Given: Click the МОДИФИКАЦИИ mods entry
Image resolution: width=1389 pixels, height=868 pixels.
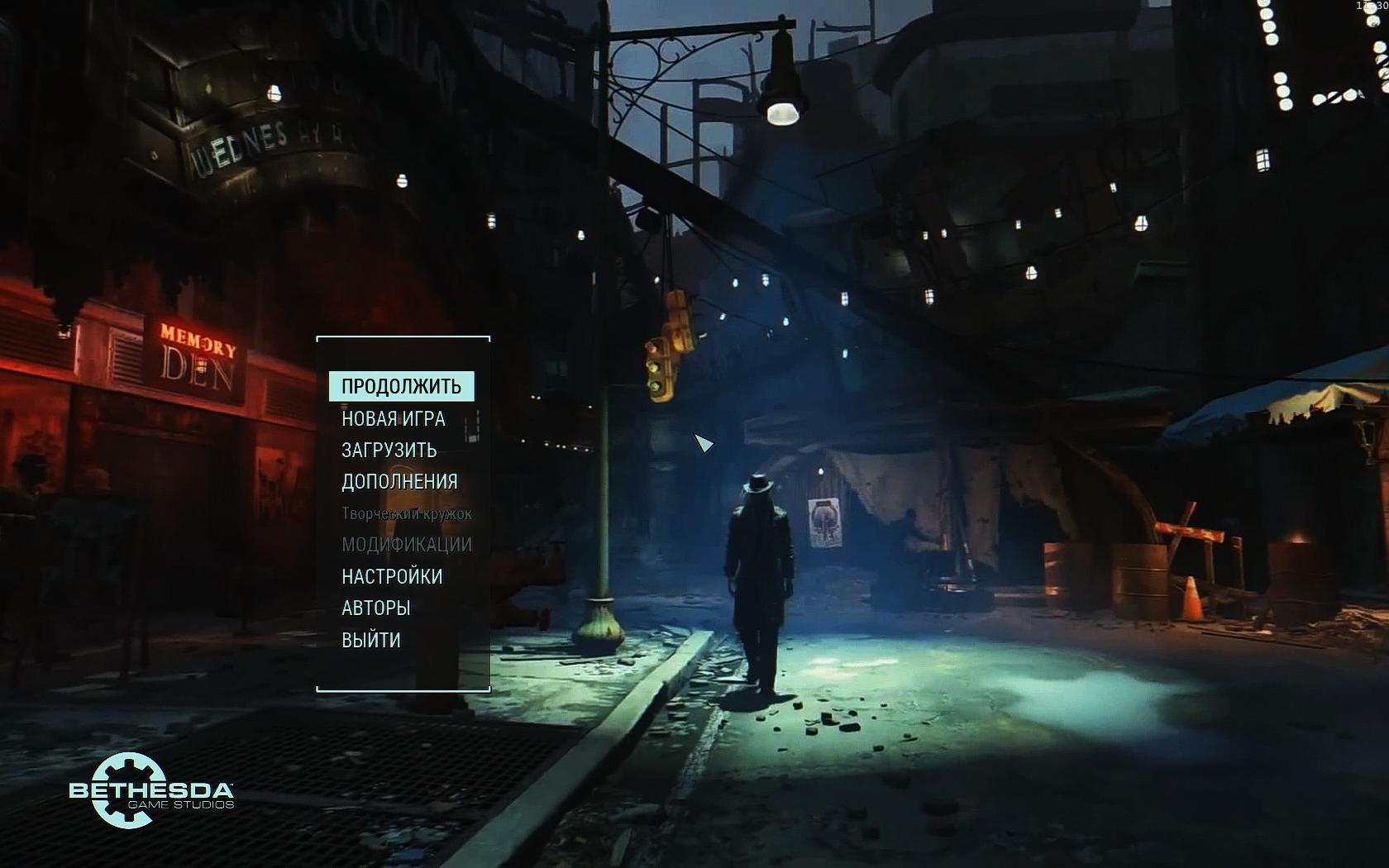Looking at the screenshot, I should coord(407,544).
